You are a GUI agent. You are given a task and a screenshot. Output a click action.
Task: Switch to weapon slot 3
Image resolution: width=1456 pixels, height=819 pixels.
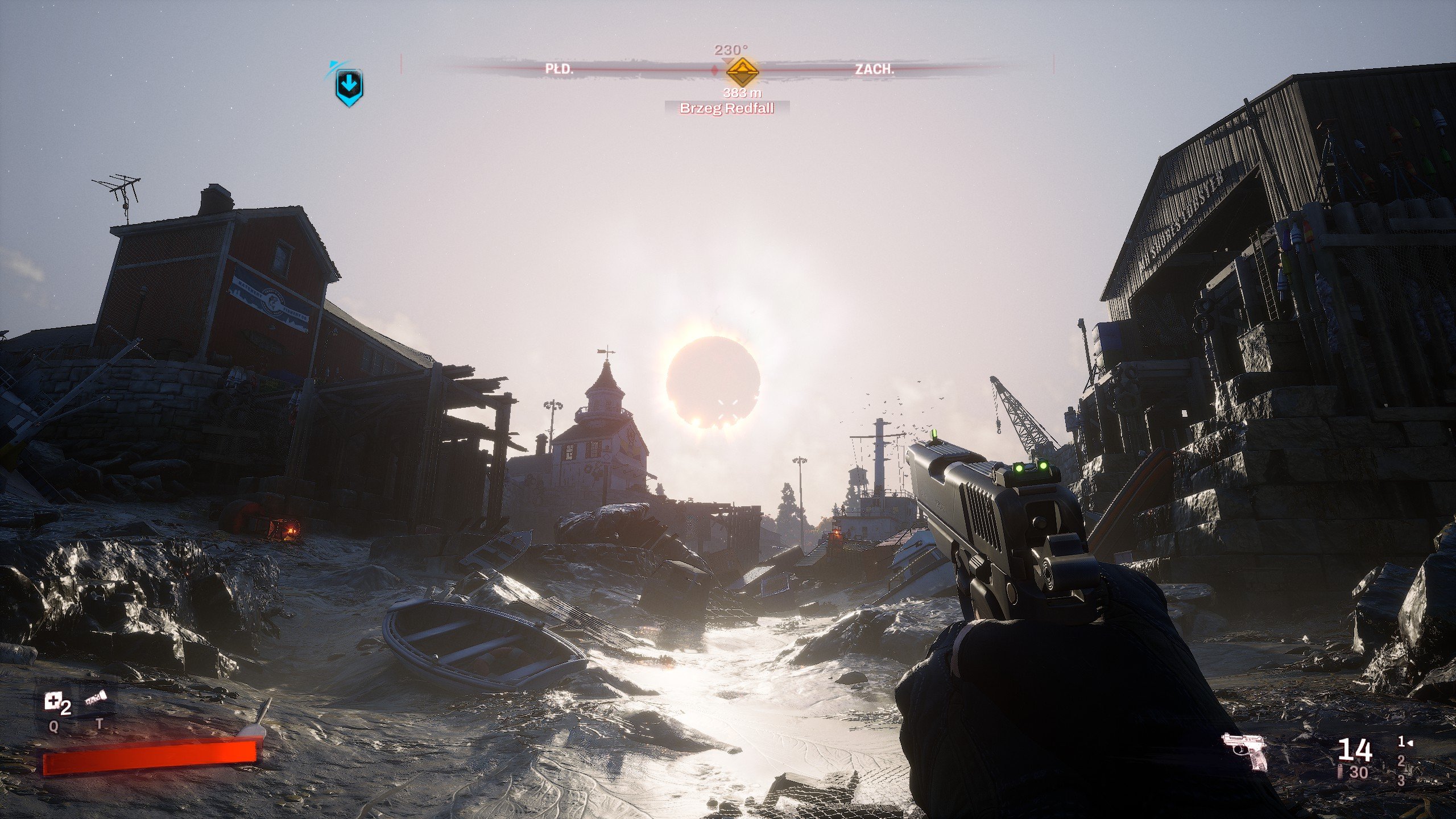click(x=1401, y=780)
